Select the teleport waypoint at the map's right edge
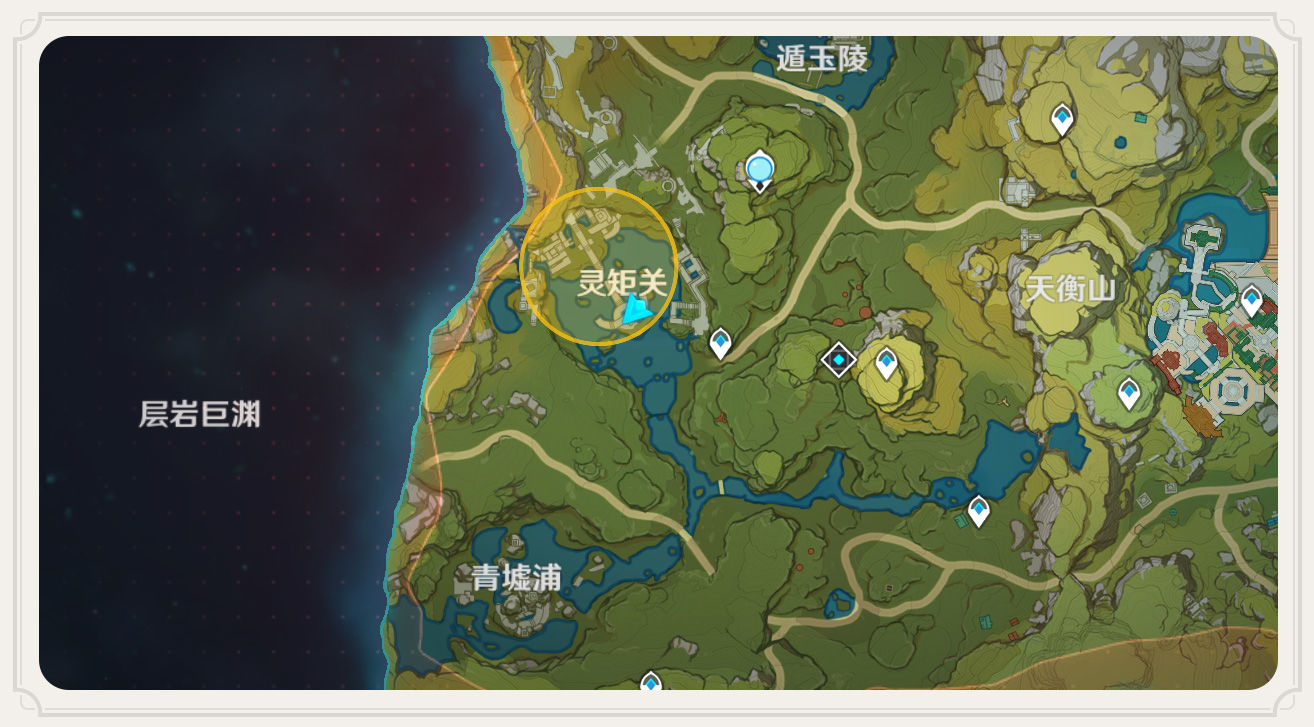 (x=1250, y=297)
